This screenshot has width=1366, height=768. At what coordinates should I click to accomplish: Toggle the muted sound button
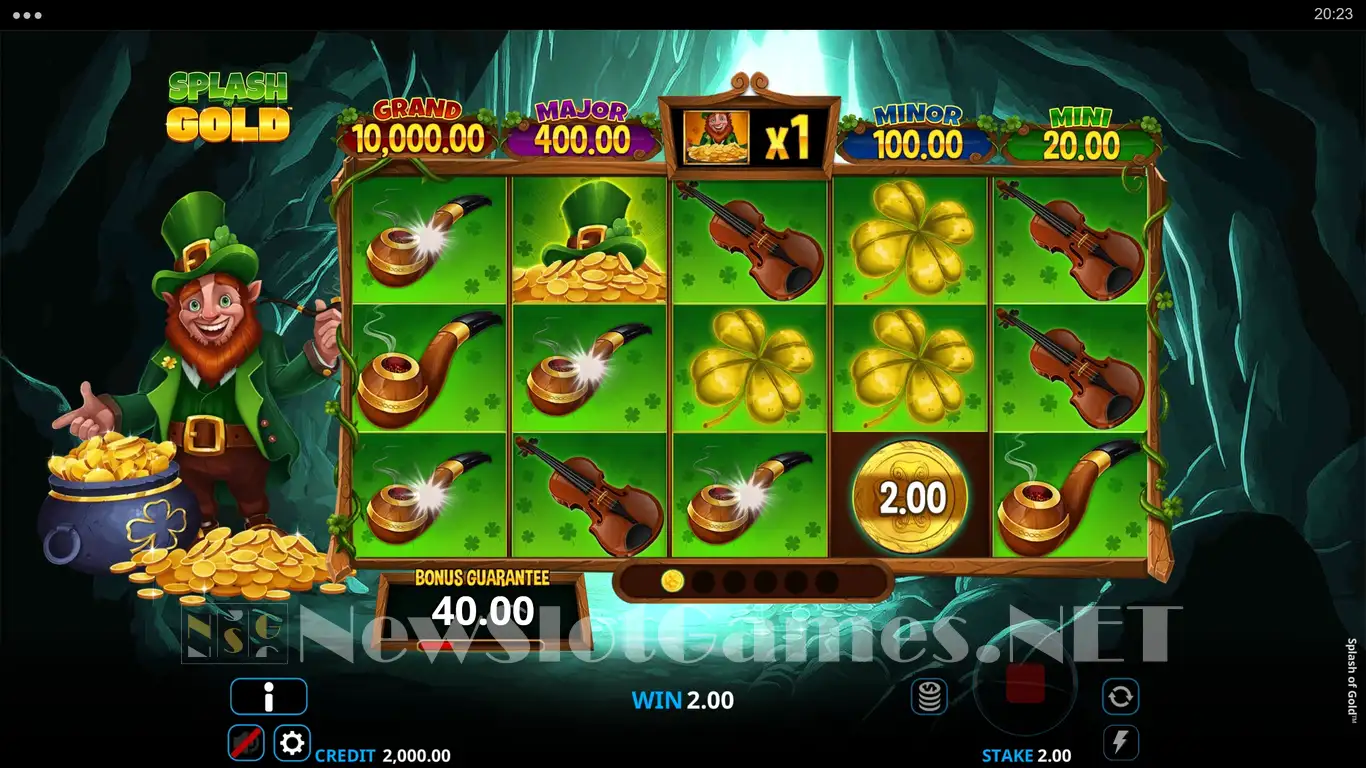(x=246, y=743)
